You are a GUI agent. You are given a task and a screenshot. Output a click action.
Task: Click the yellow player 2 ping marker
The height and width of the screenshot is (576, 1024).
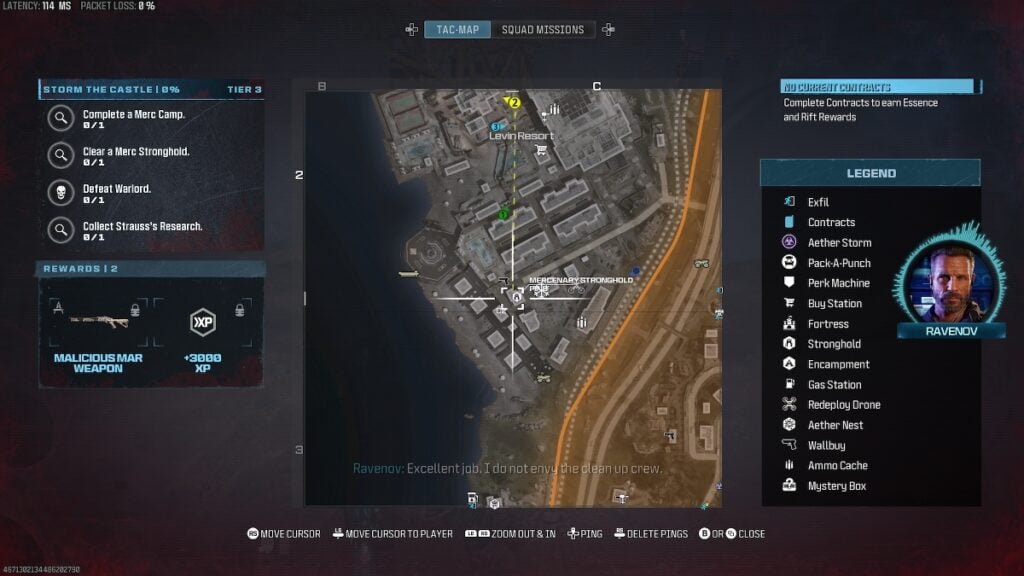point(515,102)
